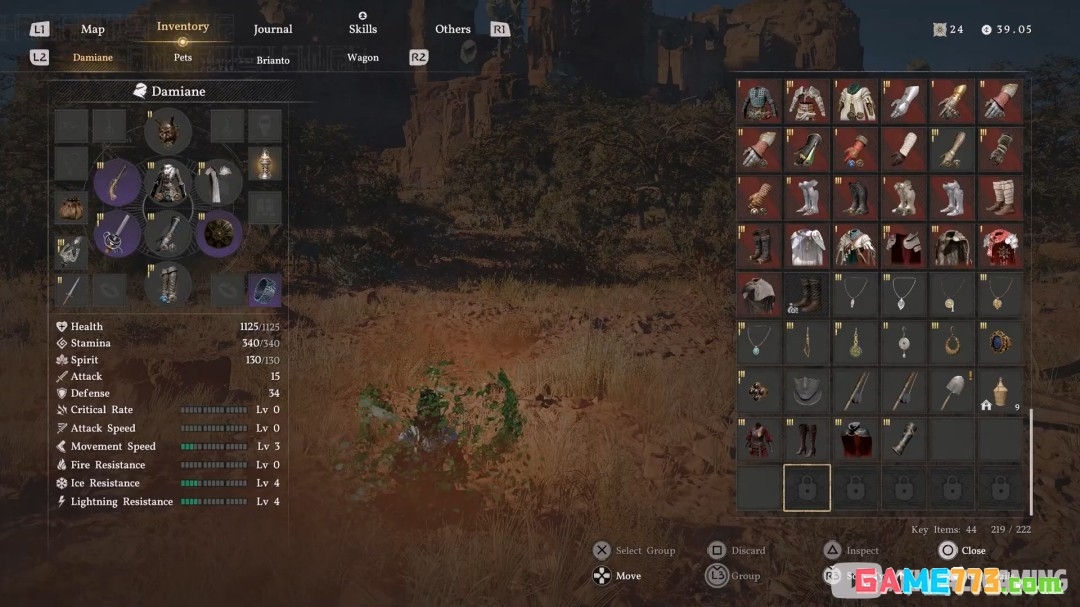Switch to Brianto's inventory
Image resolution: width=1080 pixels, height=607 pixels.
click(x=272, y=60)
